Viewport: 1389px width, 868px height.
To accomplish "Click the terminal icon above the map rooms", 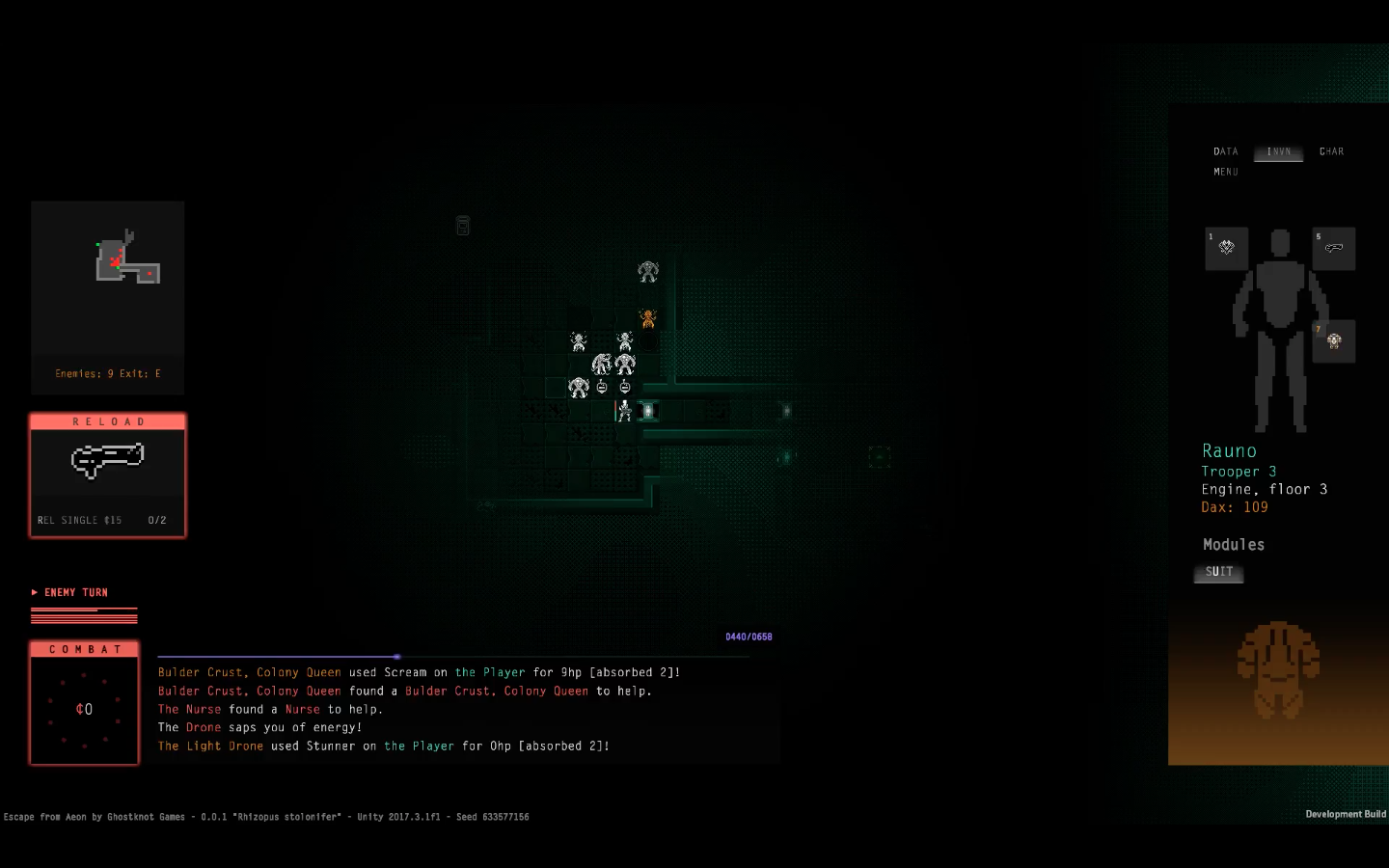I will (463, 225).
